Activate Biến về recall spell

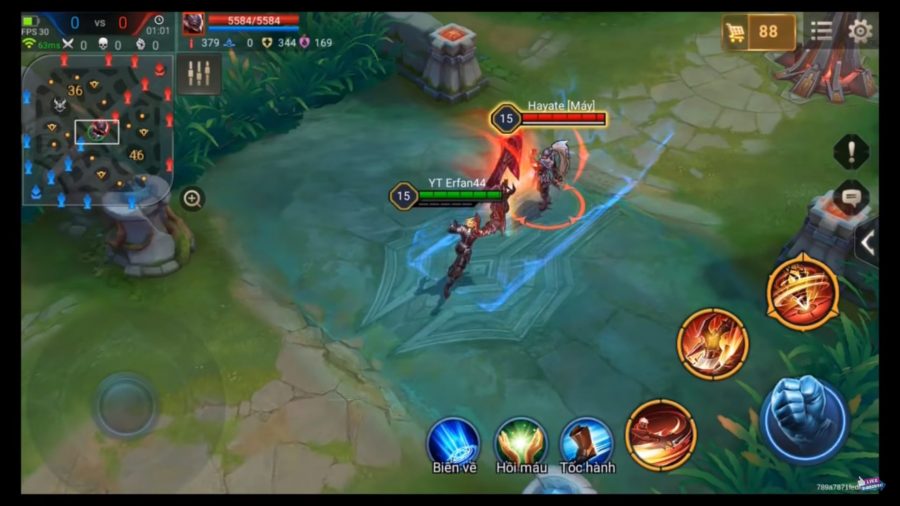click(x=454, y=440)
